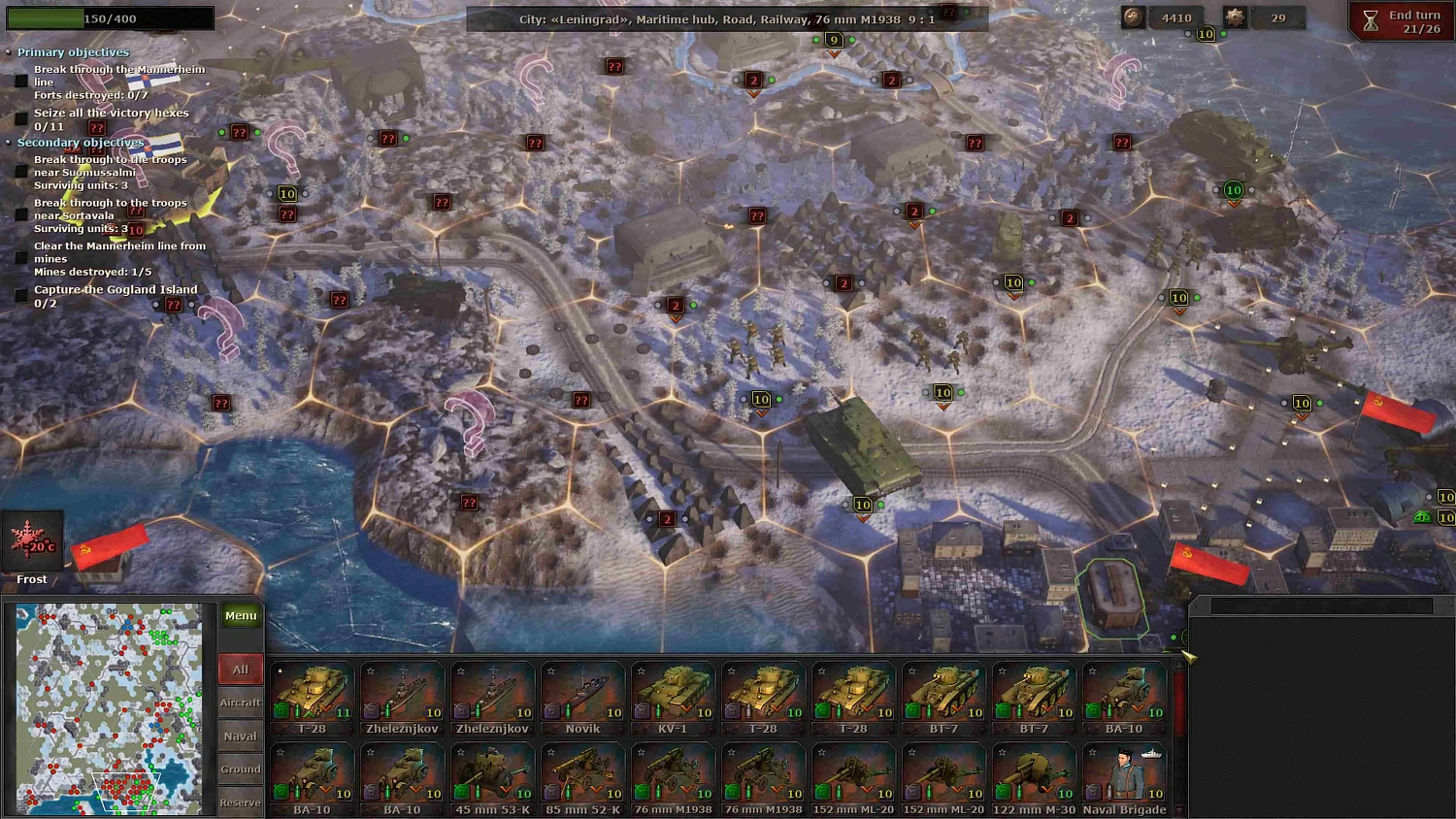Click the resource coin icon showing 4410
The width and height of the screenshot is (1456, 819).
1134,16
